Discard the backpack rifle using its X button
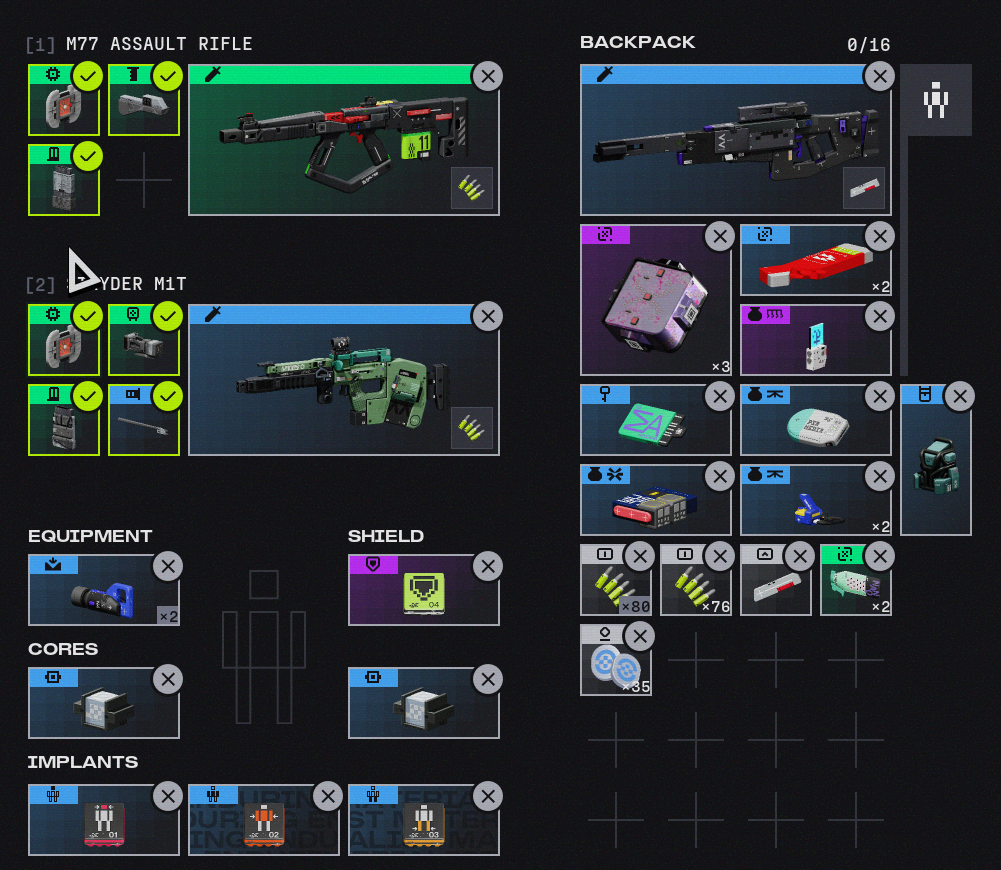The width and height of the screenshot is (1001, 870). coord(879,77)
